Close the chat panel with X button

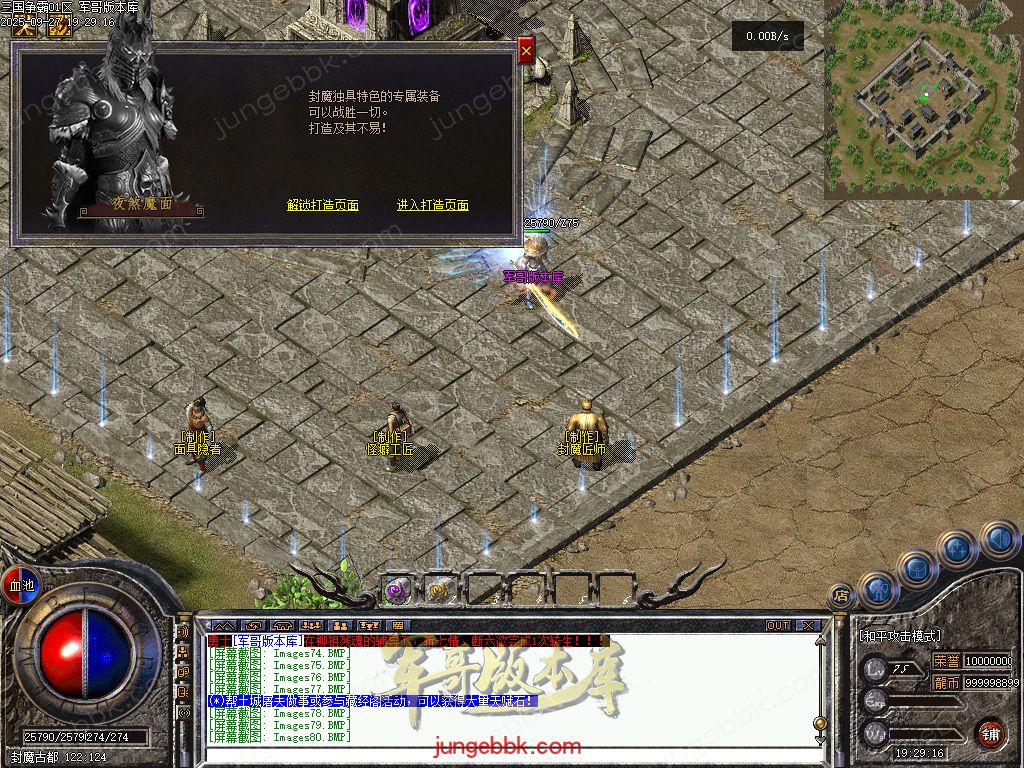tap(806, 625)
